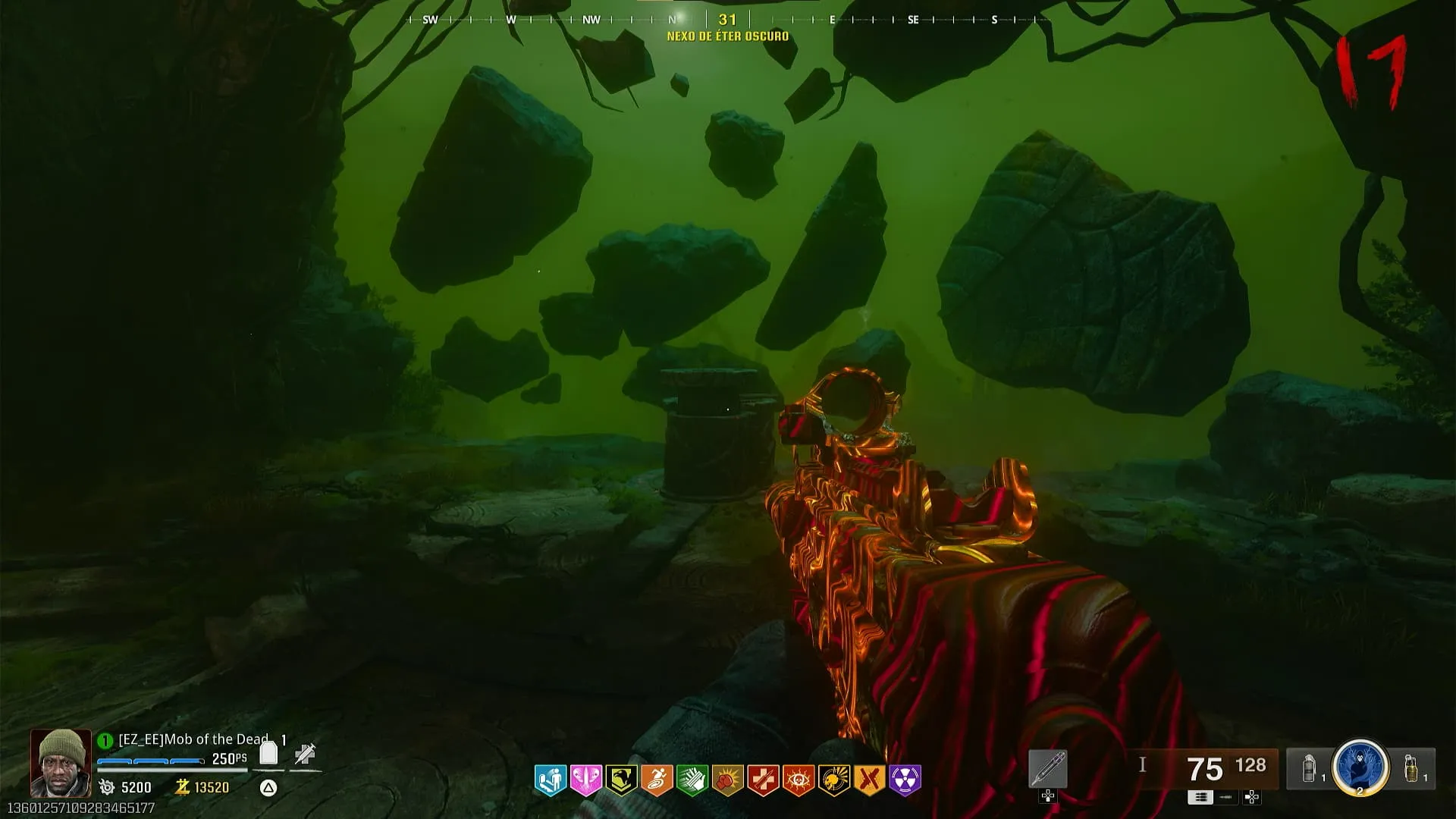Viewport: 1456px width, 819px height.
Task: Activate the blue hooded figure field upgrade
Action: click(x=1360, y=767)
